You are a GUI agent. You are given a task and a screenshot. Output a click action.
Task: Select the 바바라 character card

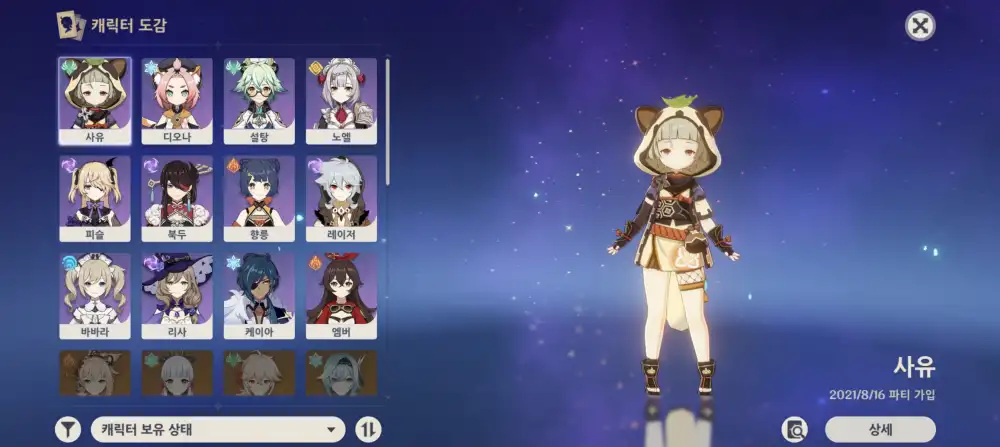[95, 295]
